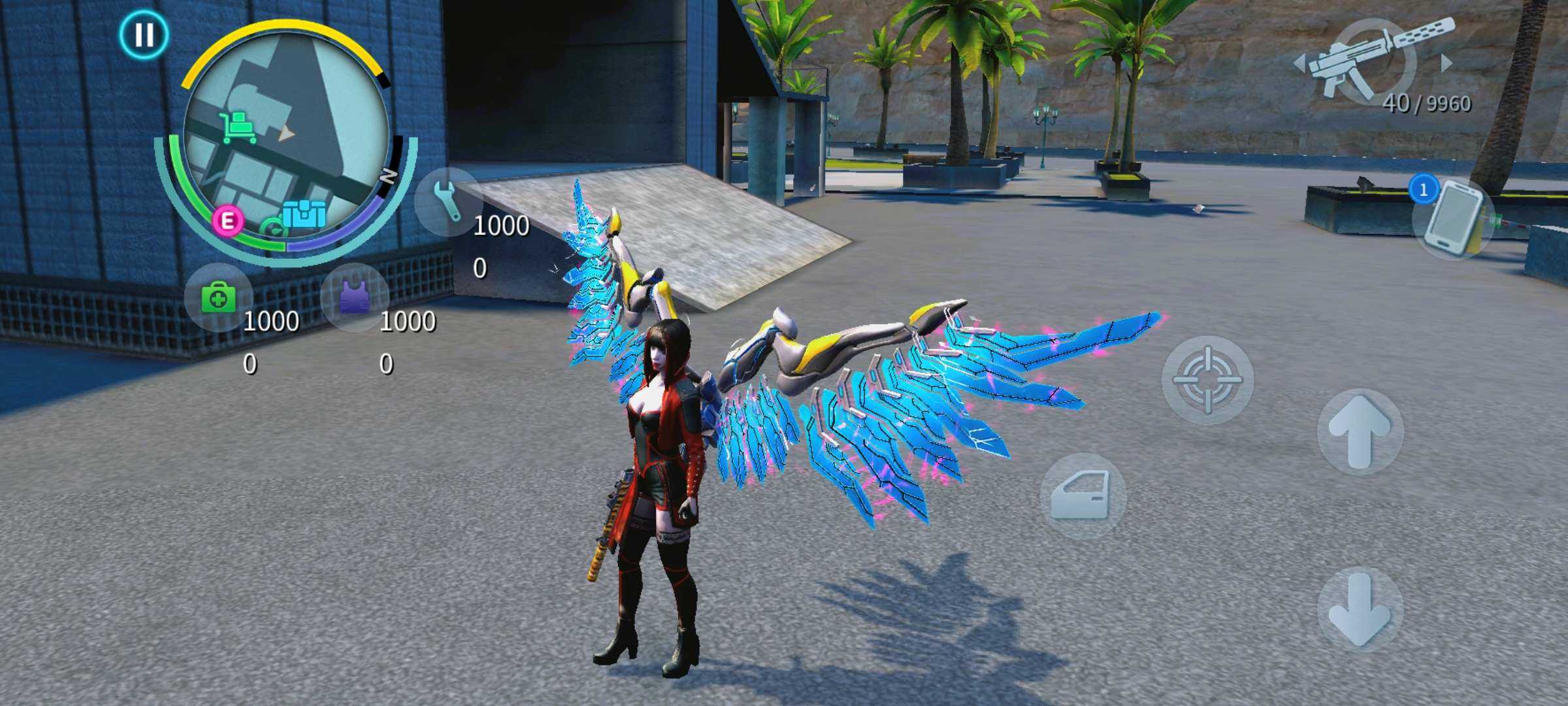This screenshot has height=706, width=1568.
Task: Open the smartphone with notification badge
Action: (1454, 218)
